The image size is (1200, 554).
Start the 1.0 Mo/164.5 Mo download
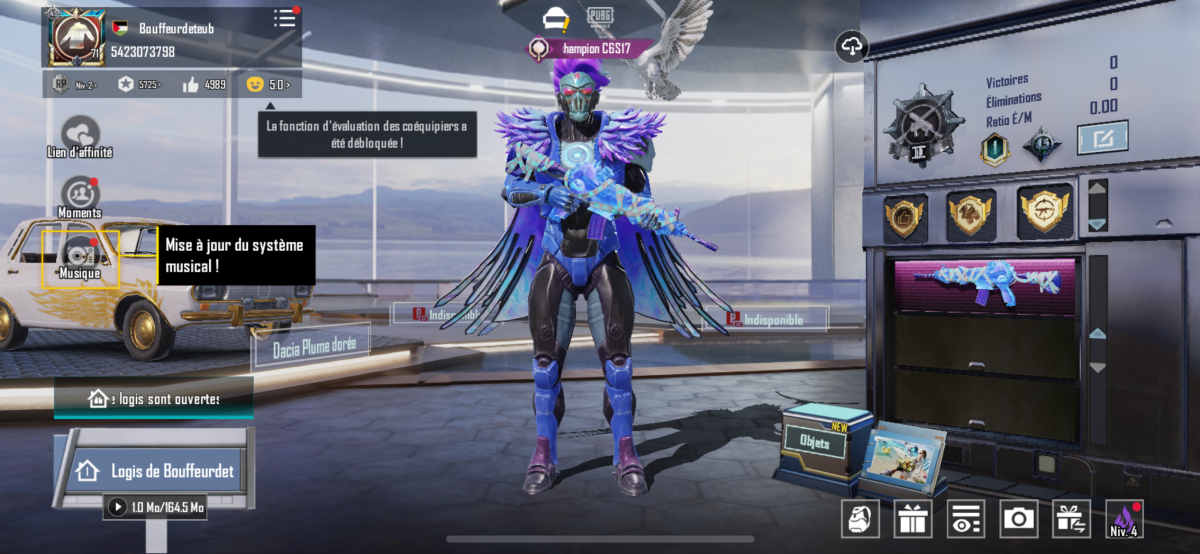(156, 507)
